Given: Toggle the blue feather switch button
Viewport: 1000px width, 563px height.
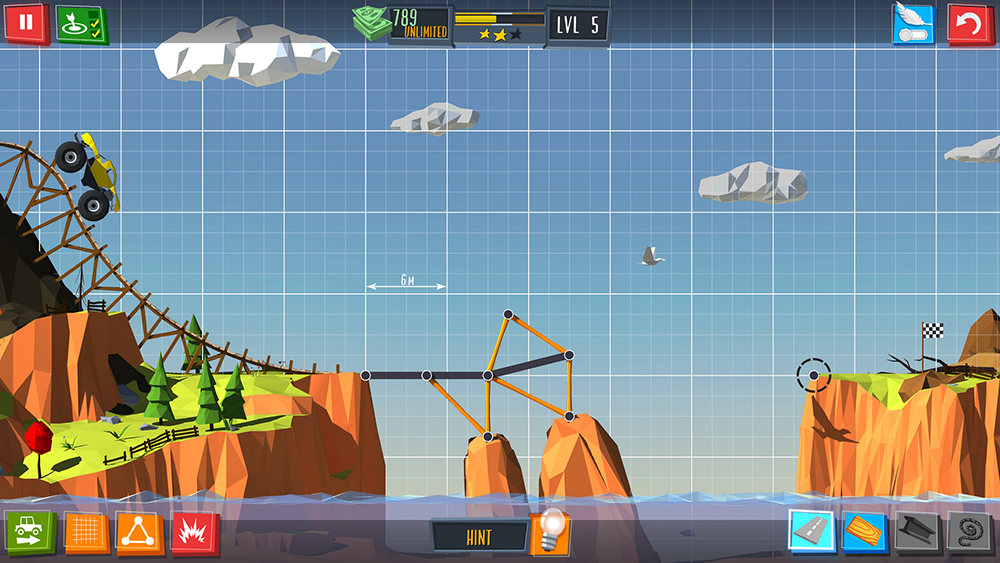Looking at the screenshot, I should 913,24.
